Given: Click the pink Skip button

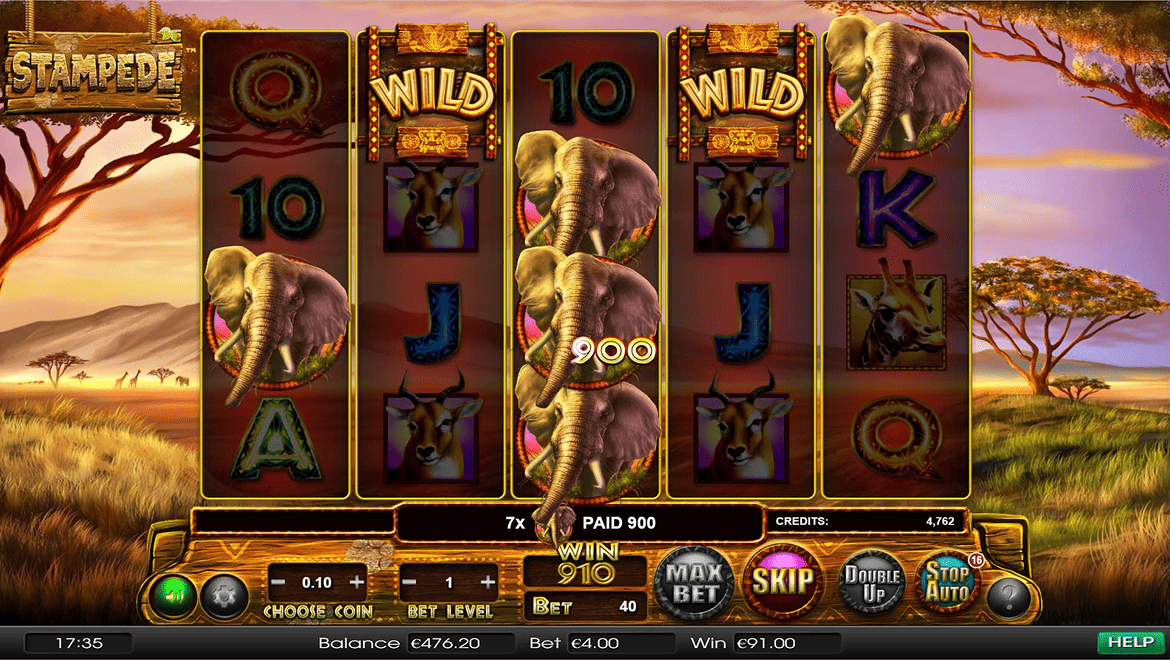Looking at the screenshot, I should click(x=782, y=581).
